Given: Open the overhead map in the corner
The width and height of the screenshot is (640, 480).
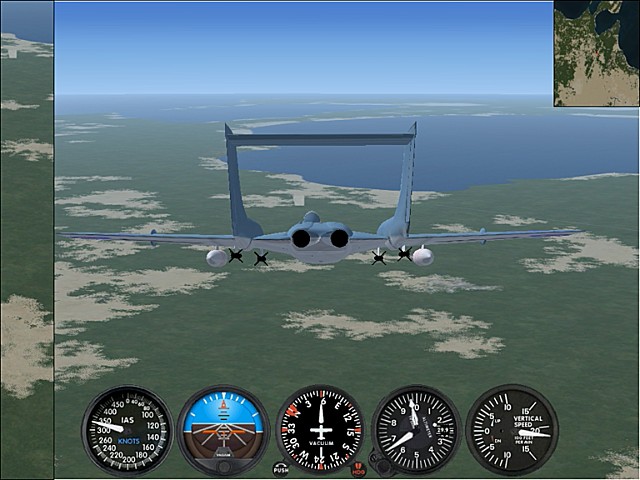Looking at the screenshot, I should pyautogui.click(x=597, y=53).
